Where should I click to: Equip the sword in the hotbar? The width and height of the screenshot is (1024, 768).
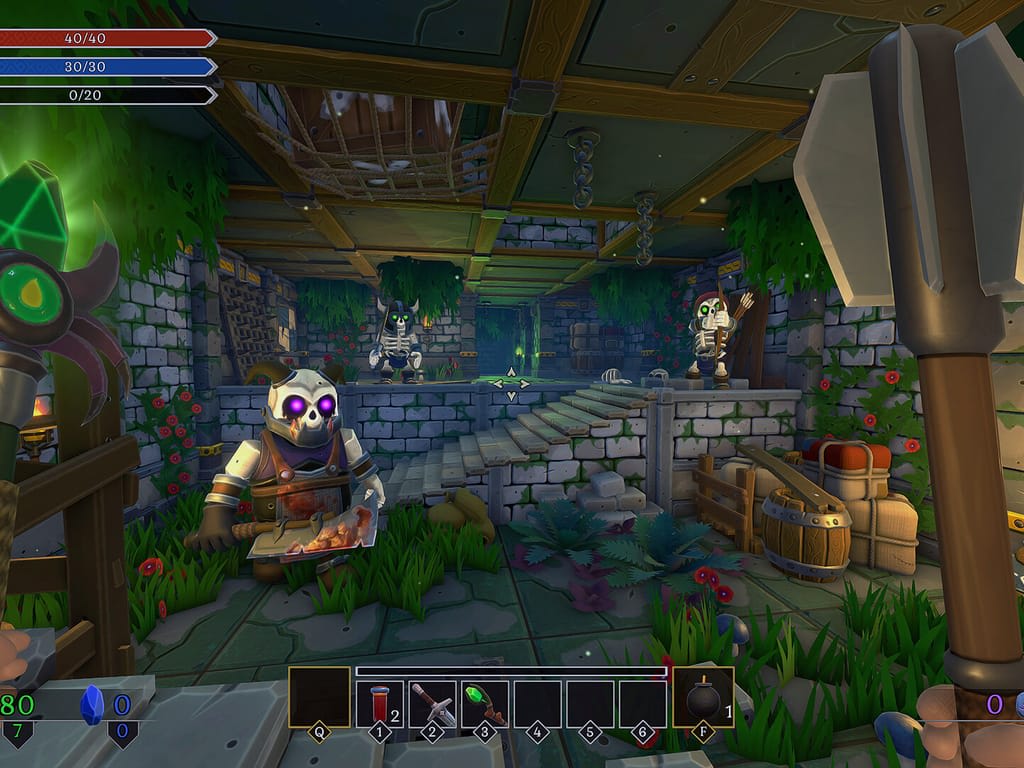[433, 703]
